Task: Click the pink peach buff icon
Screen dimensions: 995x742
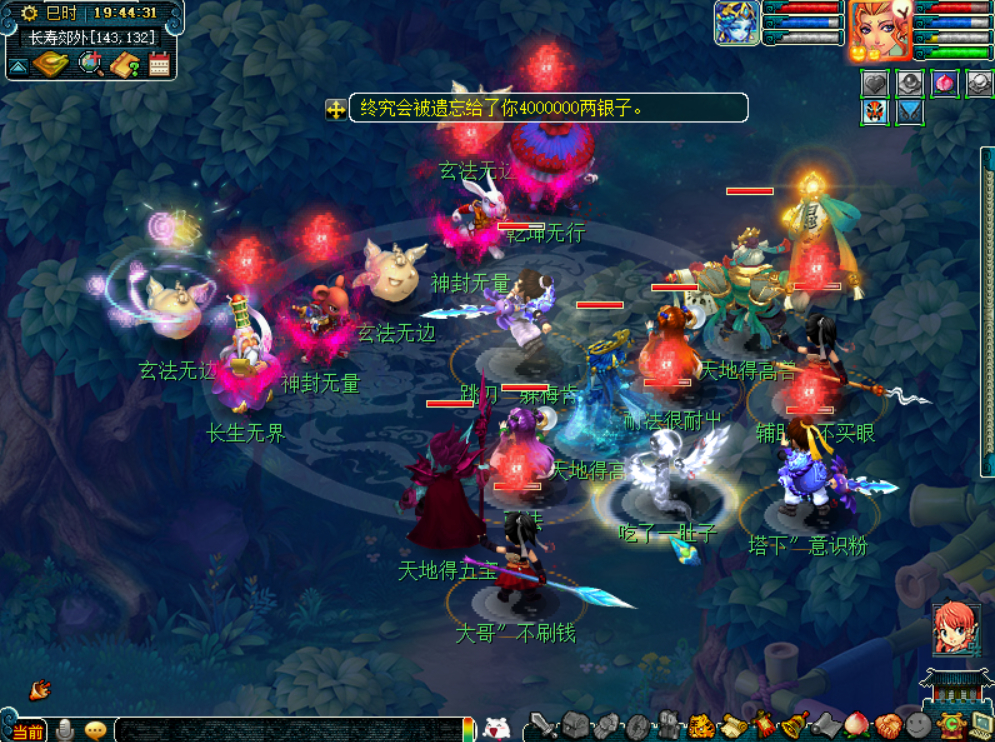Action: pyautogui.click(x=943, y=84)
